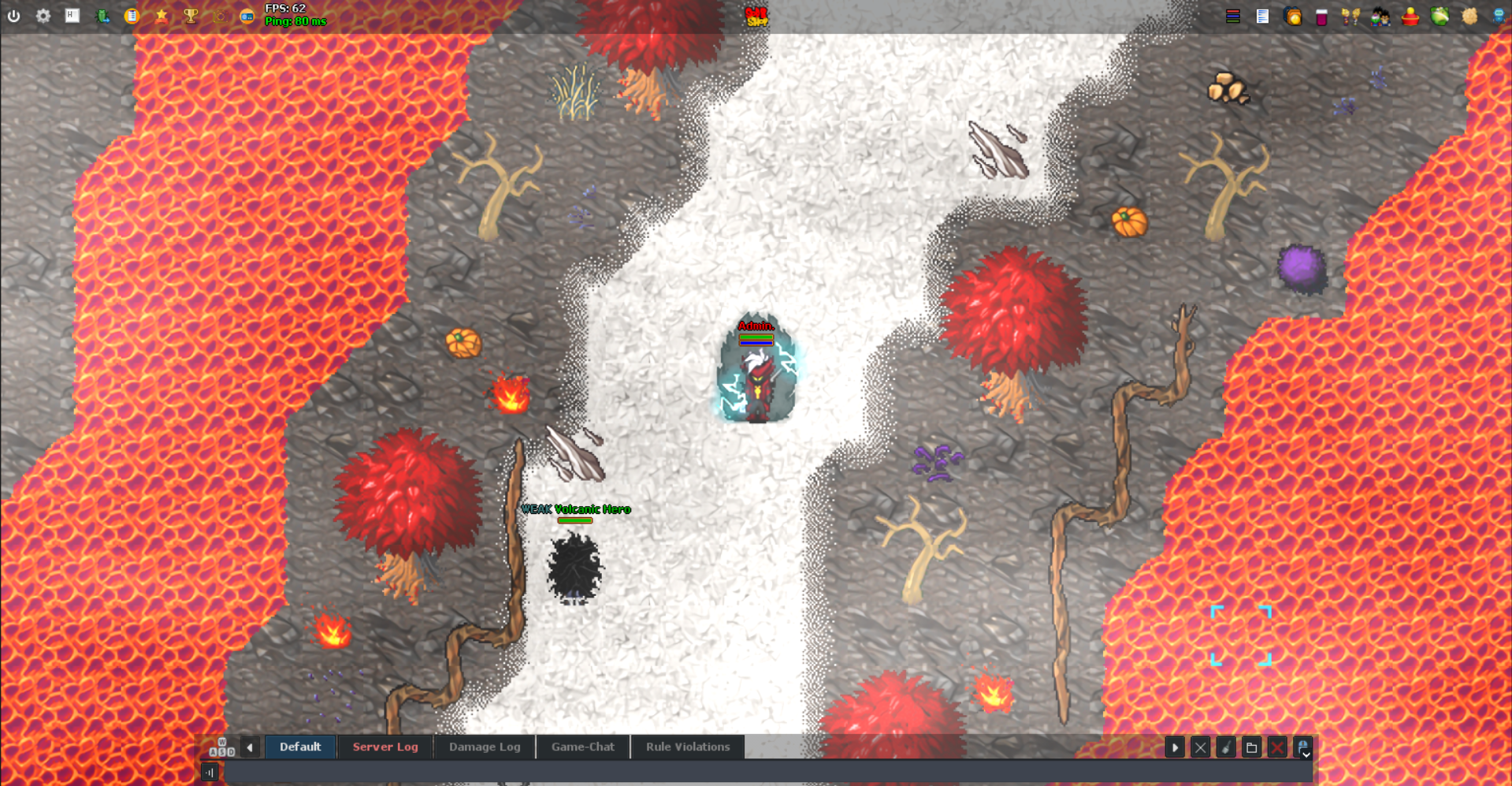Click into the chat text input field
Image resolution: width=1512 pixels, height=786 pixels.
coord(756,773)
